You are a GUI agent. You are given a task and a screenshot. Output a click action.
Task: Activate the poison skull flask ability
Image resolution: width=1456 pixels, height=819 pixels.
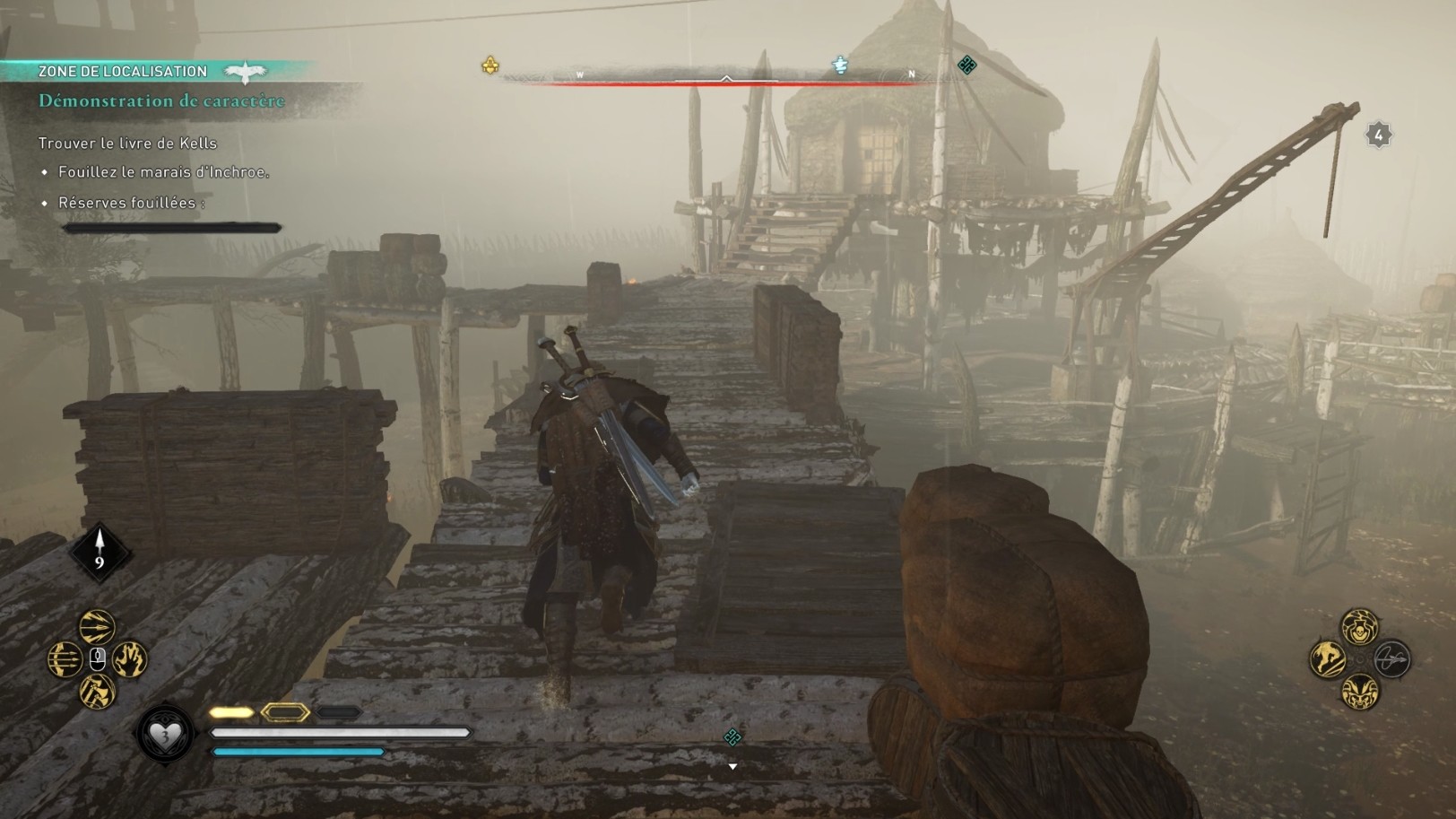point(1359,627)
